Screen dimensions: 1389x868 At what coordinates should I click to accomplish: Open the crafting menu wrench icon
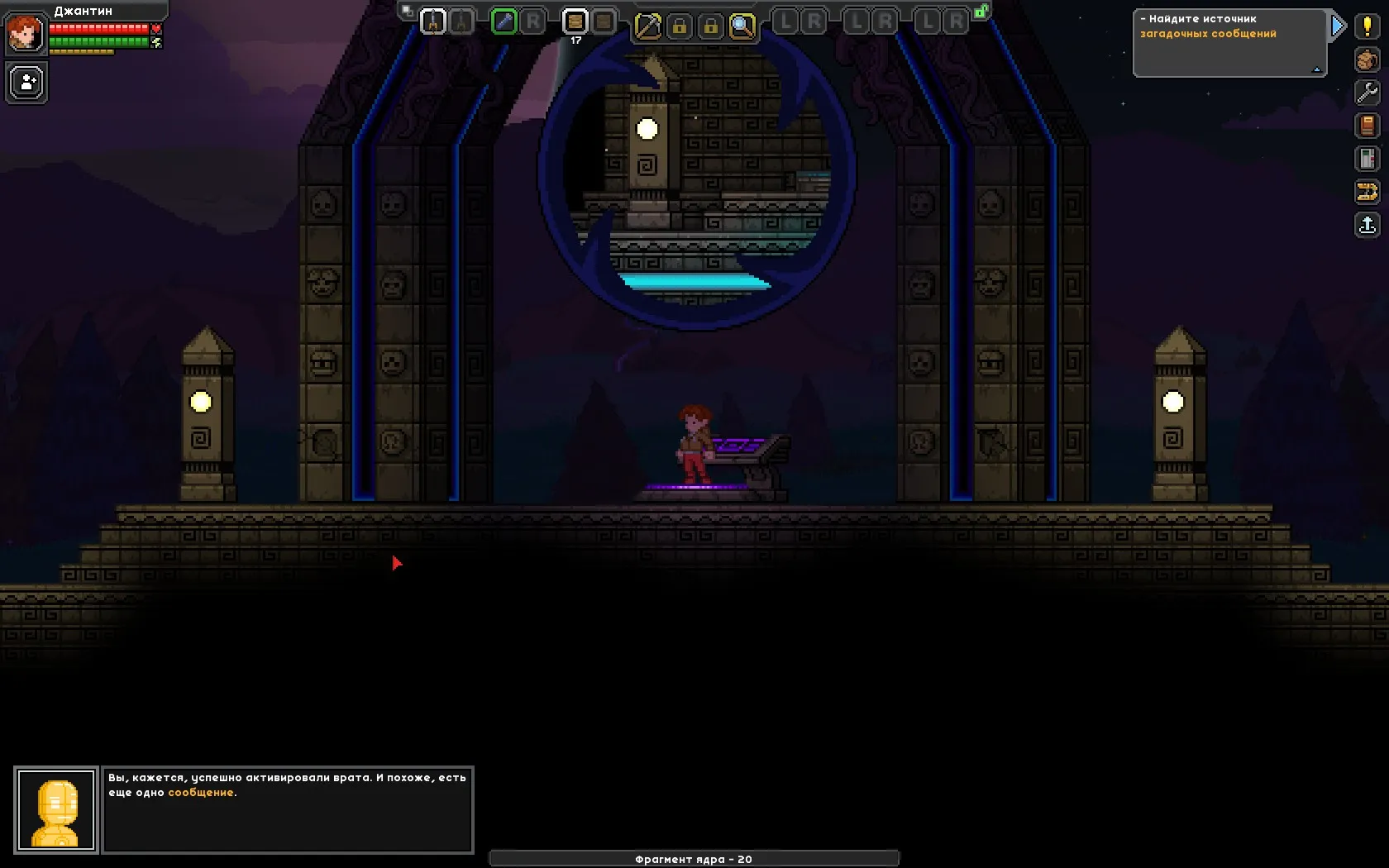coord(1367,93)
